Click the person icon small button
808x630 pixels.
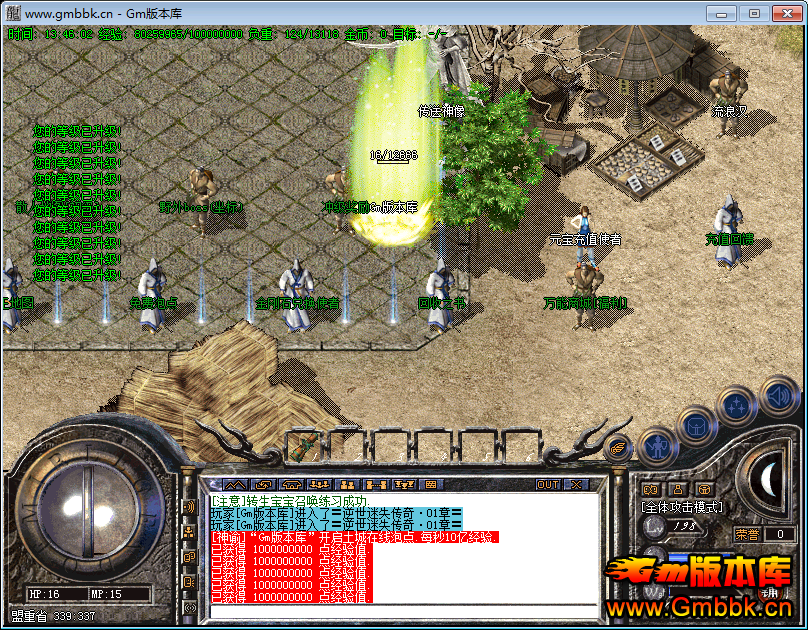point(677,489)
